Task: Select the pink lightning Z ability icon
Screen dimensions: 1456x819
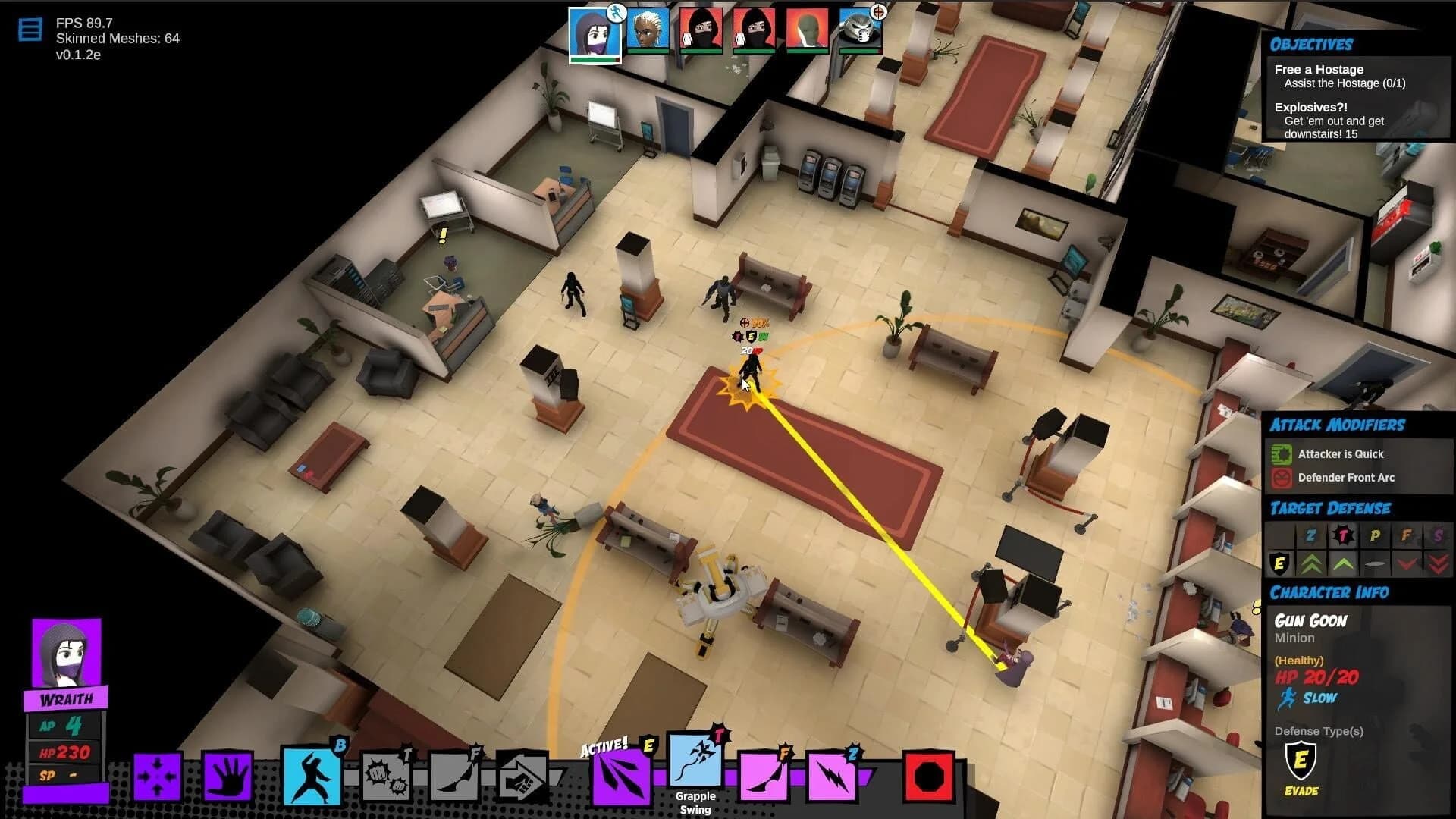Action: pos(832,775)
